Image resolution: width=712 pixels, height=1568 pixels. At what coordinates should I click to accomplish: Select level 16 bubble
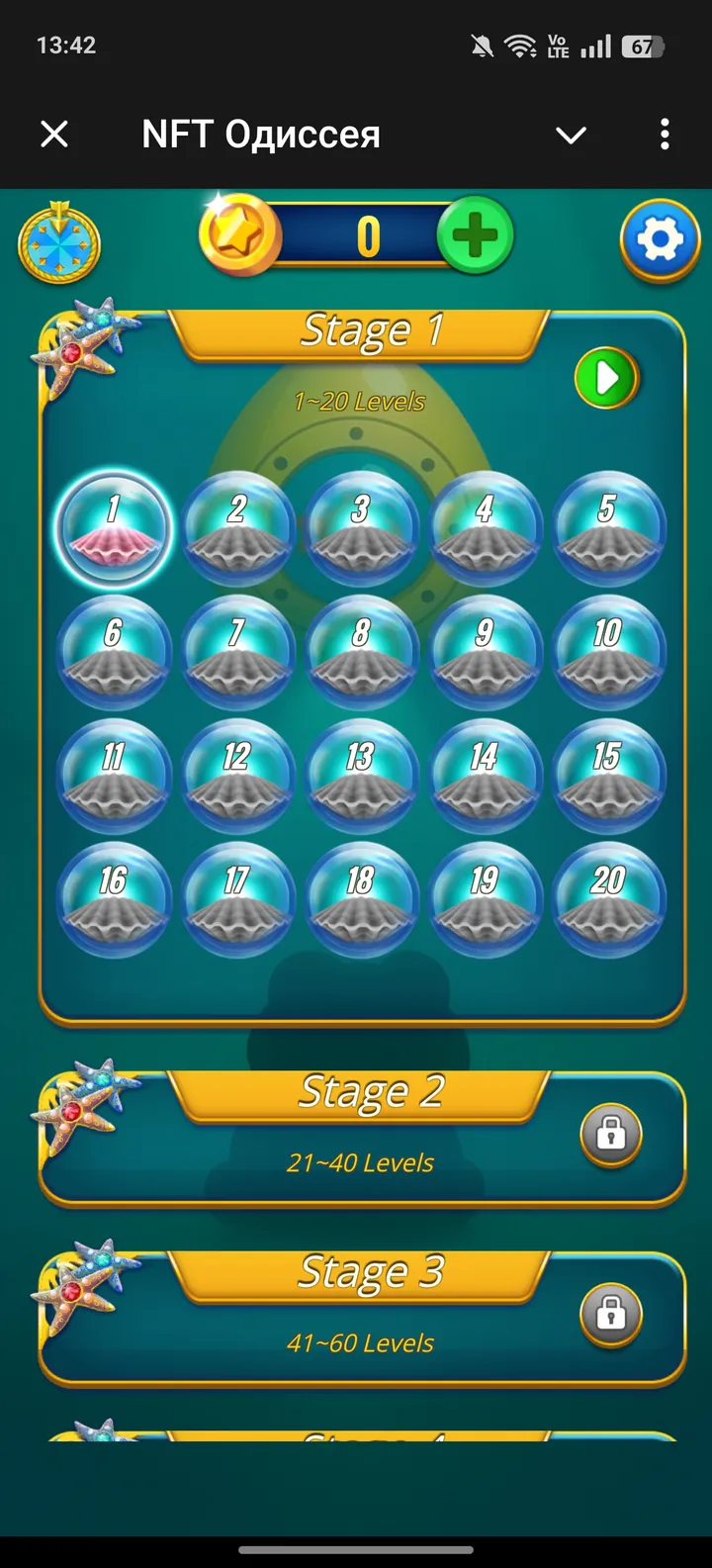tap(113, 898)
